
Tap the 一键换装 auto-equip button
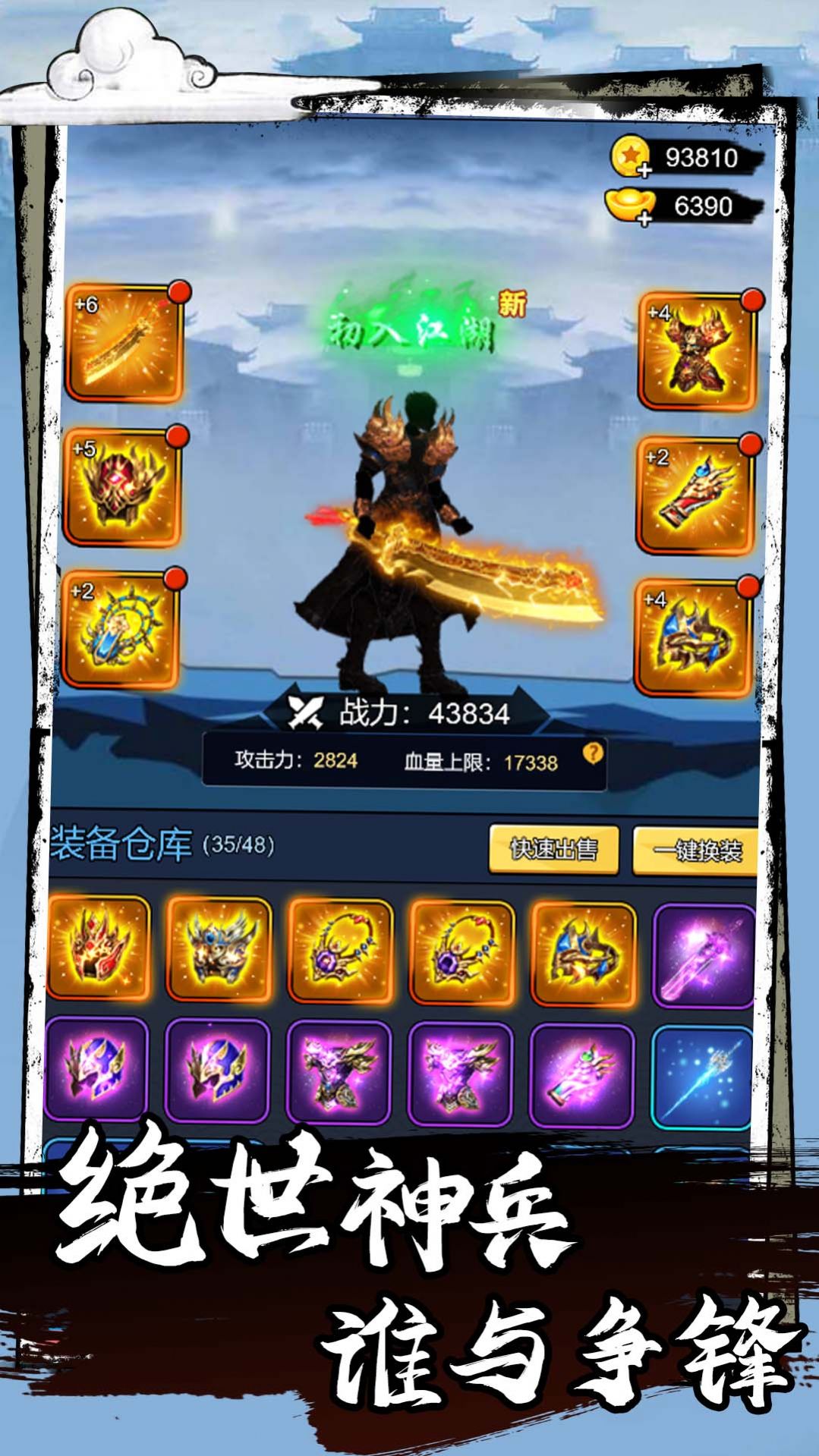tap(696, 851)
